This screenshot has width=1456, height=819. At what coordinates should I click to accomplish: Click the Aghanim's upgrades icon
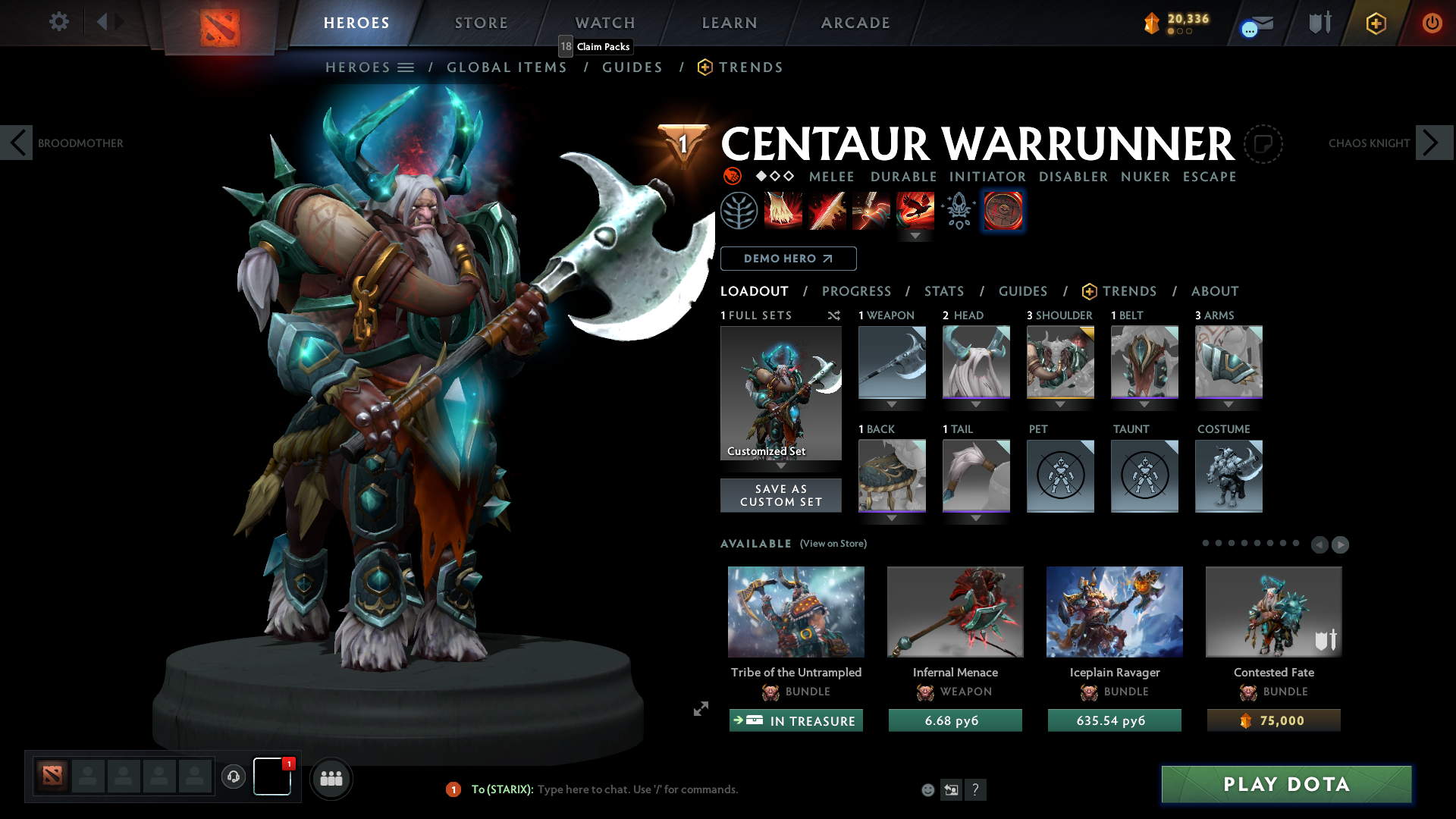(957, 211)
